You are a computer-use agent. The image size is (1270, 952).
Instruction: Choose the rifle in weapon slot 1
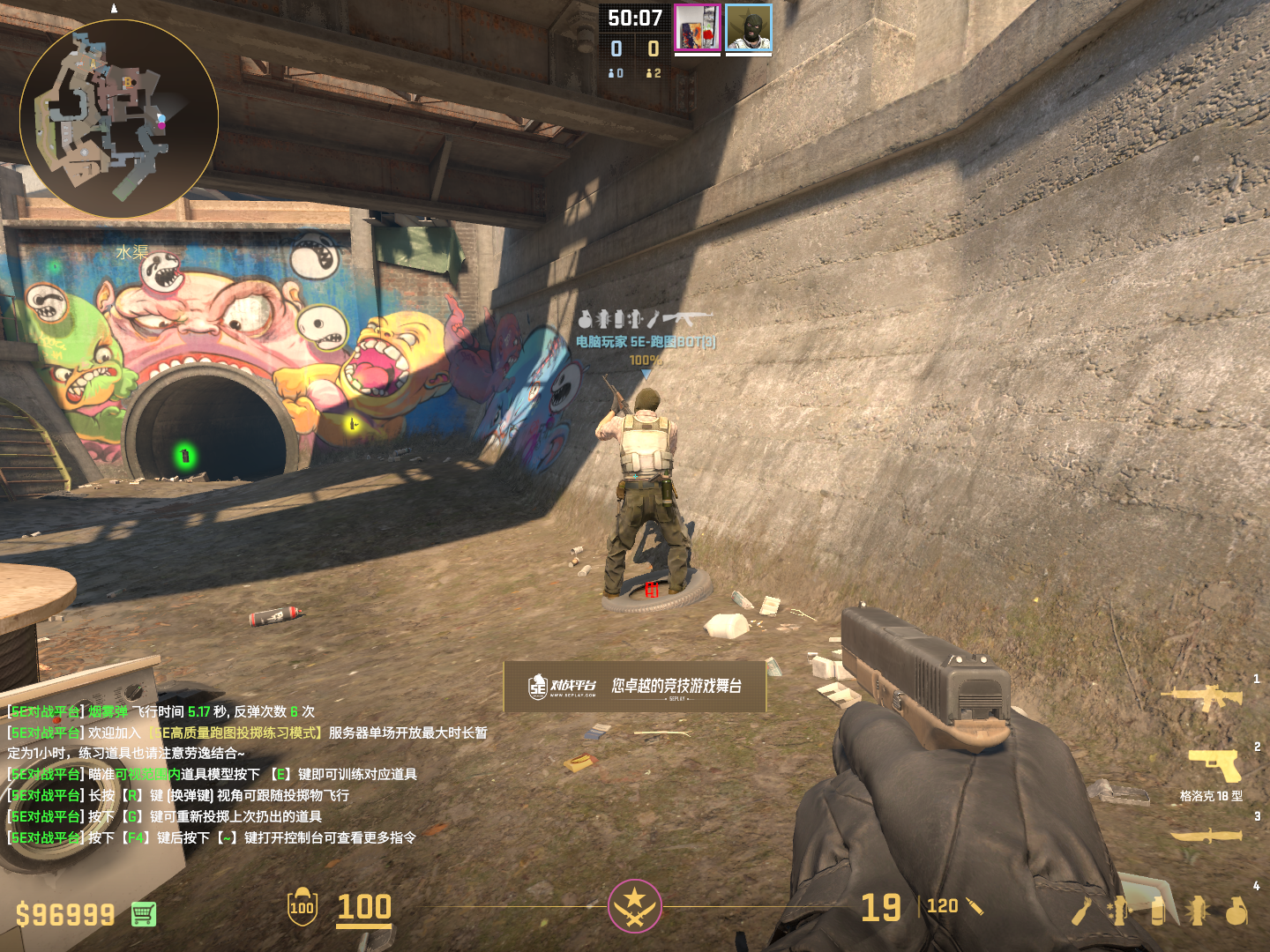pyautogui.click(x=1202, y=698)
